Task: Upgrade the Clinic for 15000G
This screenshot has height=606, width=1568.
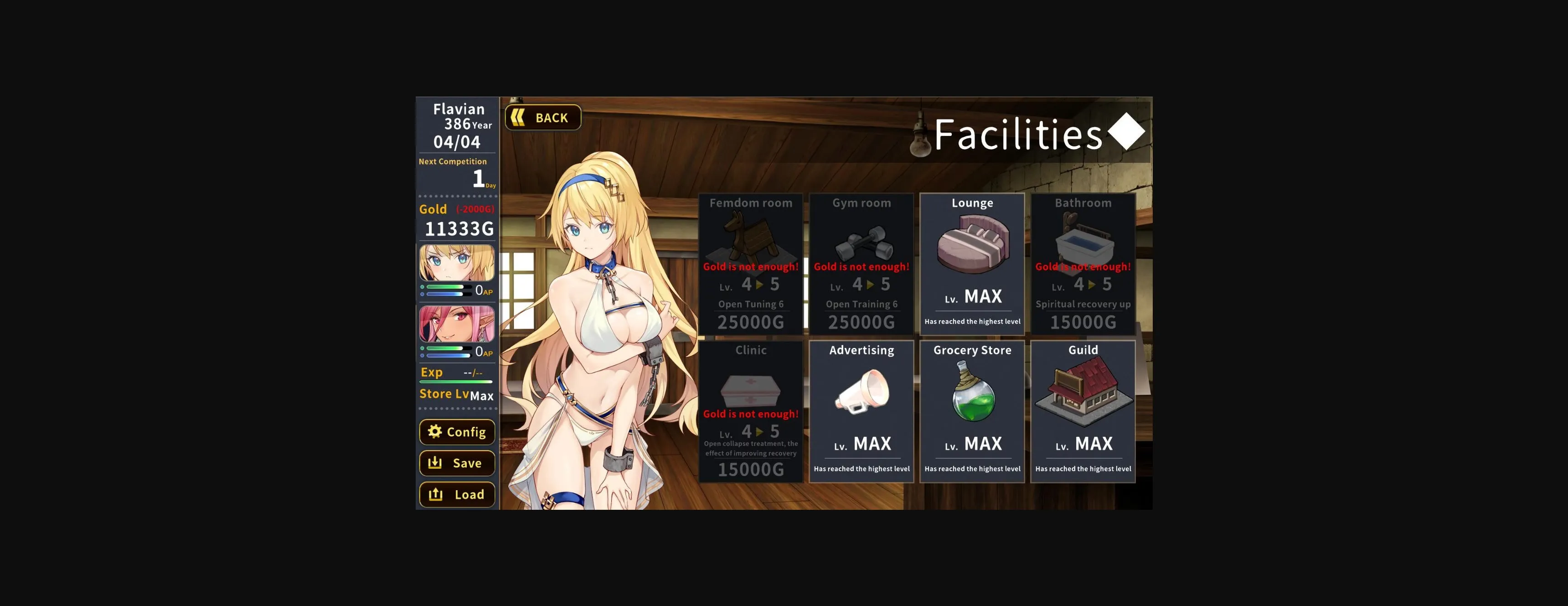Action: pos(751,470)
